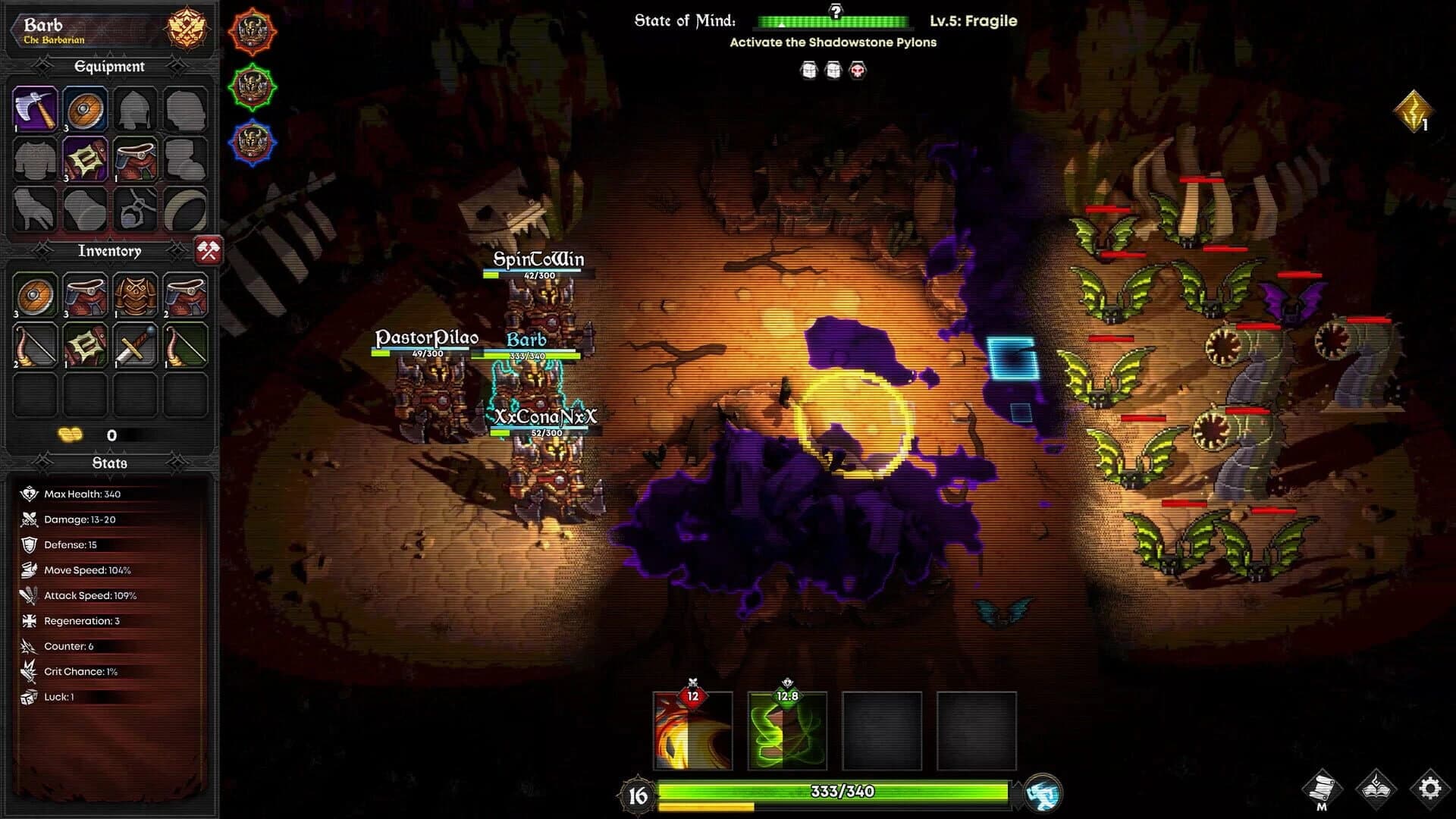
Task: Select the bow in the Inventory grid
Action: coord(35,345)
